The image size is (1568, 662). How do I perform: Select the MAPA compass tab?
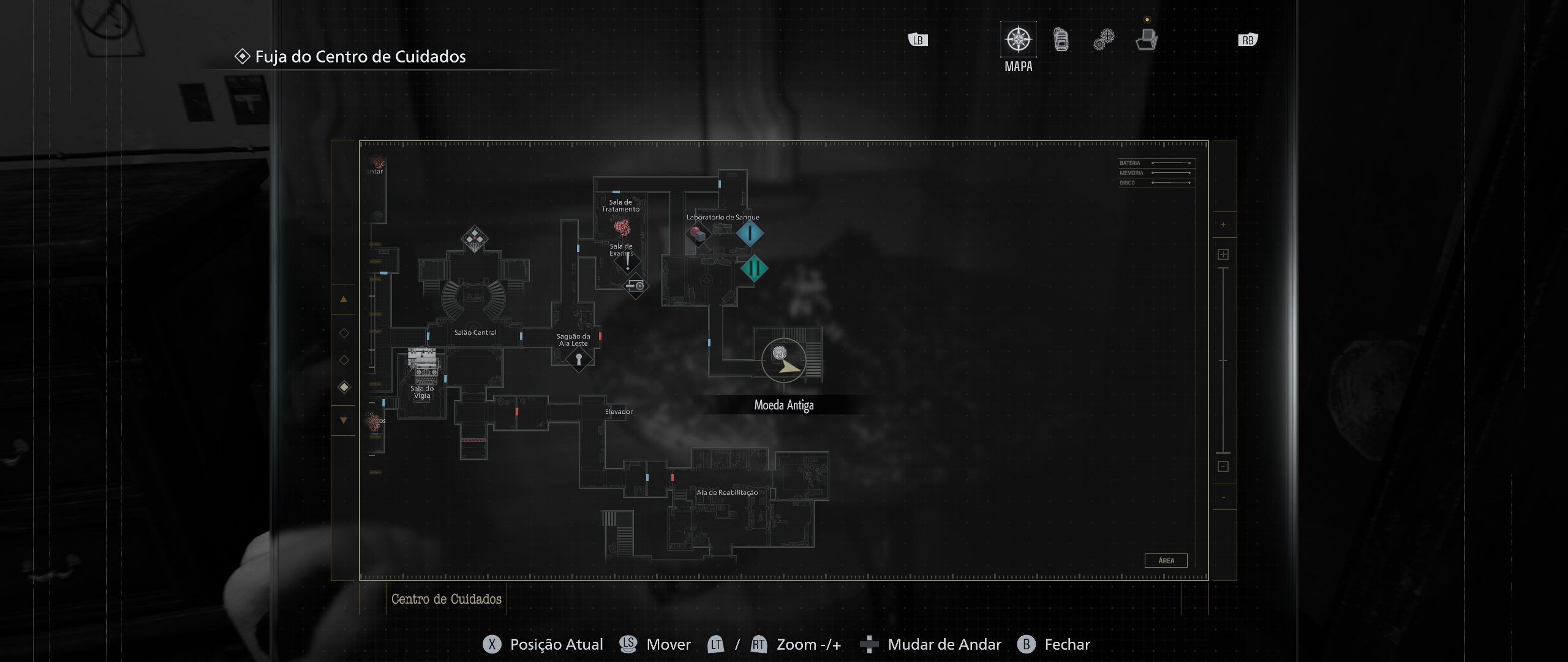coord(1018,40)
